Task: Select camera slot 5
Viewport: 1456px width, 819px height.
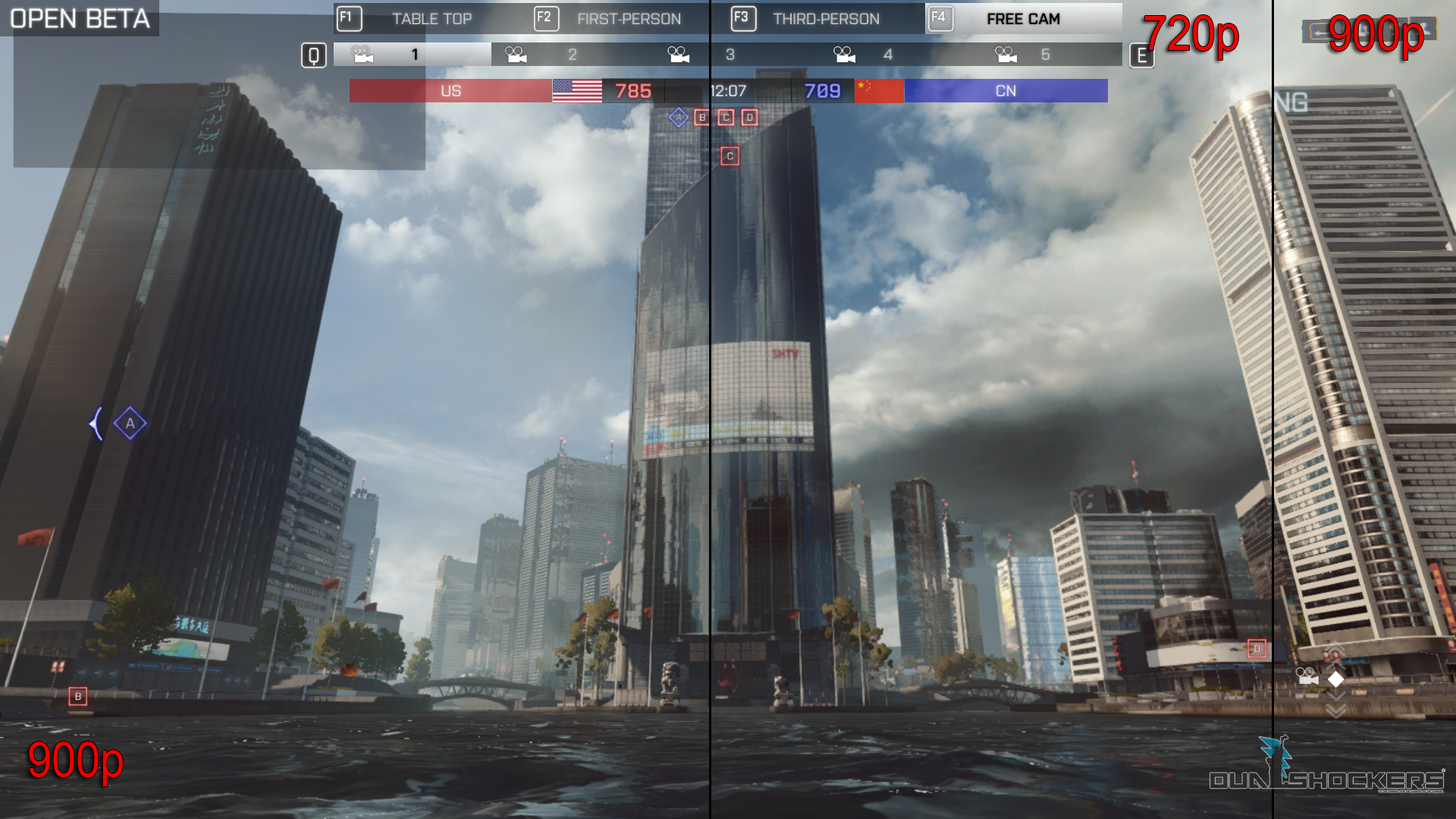Action: click(x=1043, y=55)
